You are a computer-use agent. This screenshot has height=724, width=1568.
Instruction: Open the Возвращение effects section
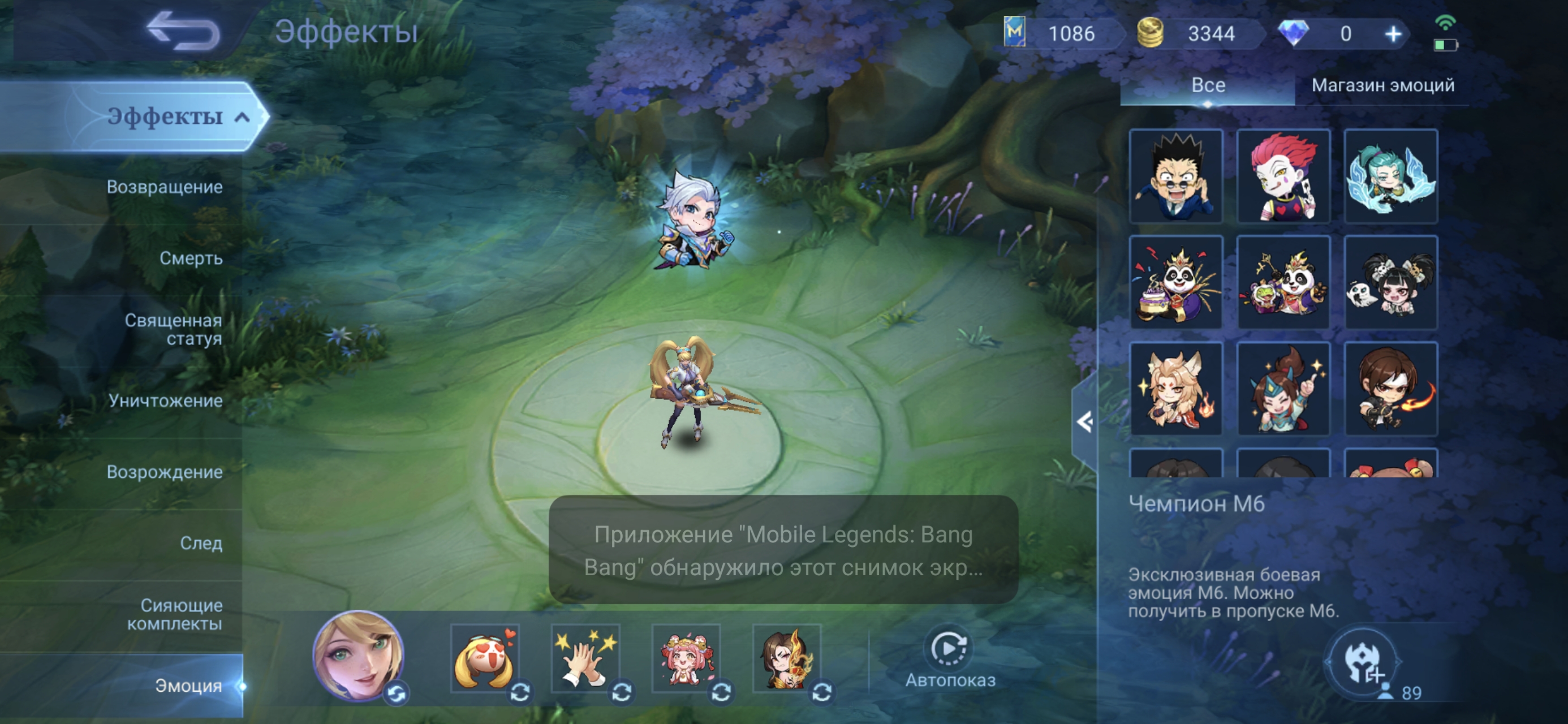click(x=165, y=187)
